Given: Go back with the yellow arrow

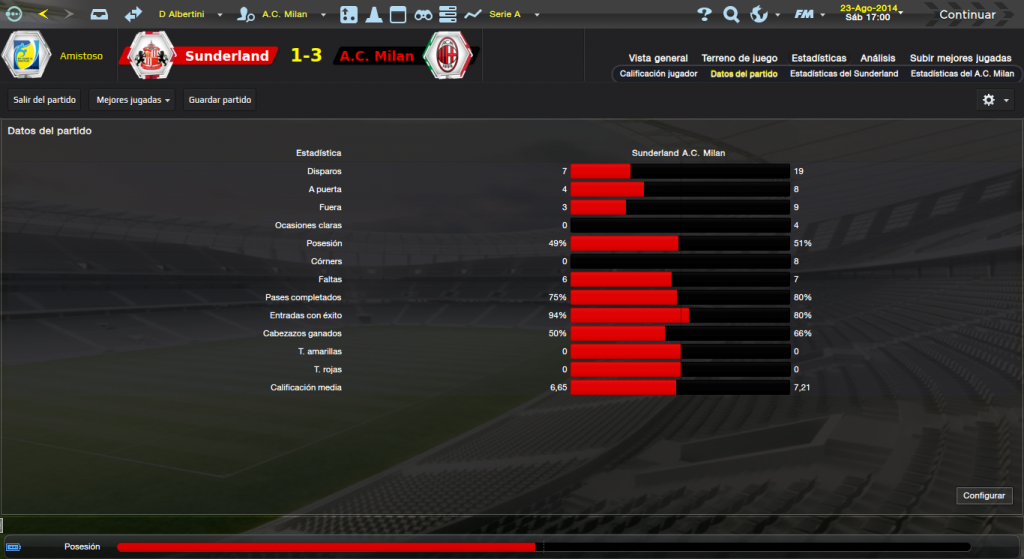Looking at the screenshot, I should point(43,14).
